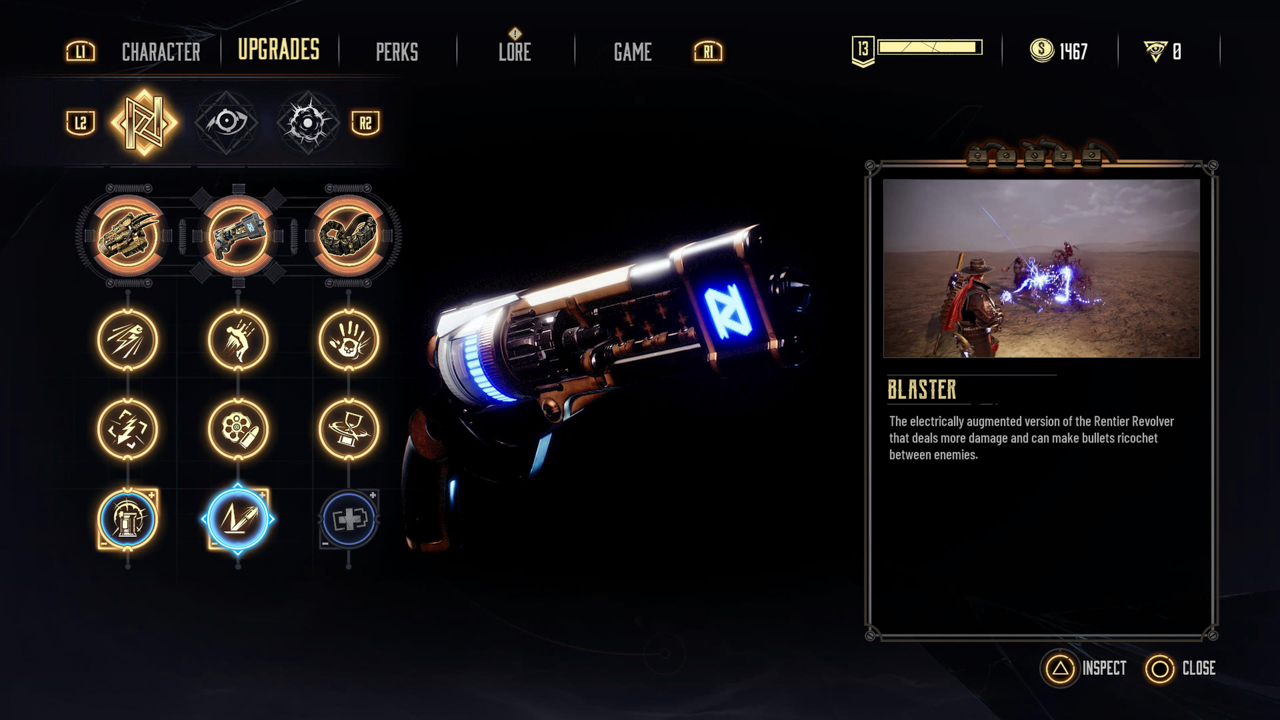1280x720 pixels.
Task: Choose the blue-ringed pillar upgrade node
Action: [x=128, y=519]
